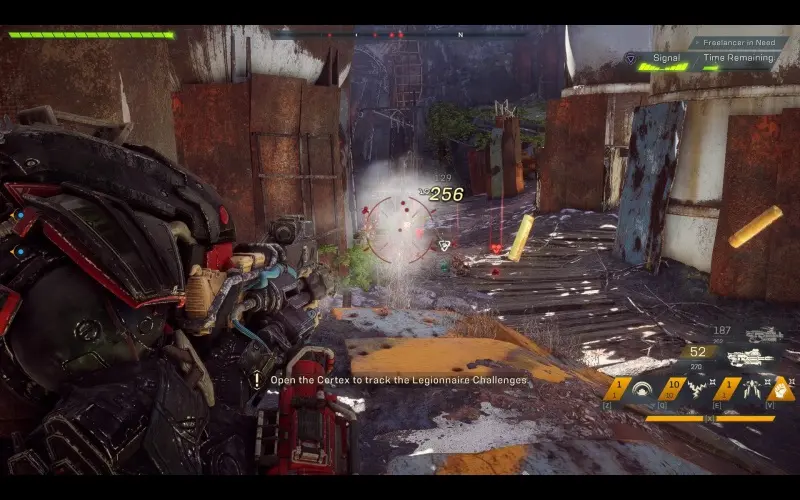Switch to the secondary weapon icon
This screenshot has height=500, width=800.
[x=764, y=334]
